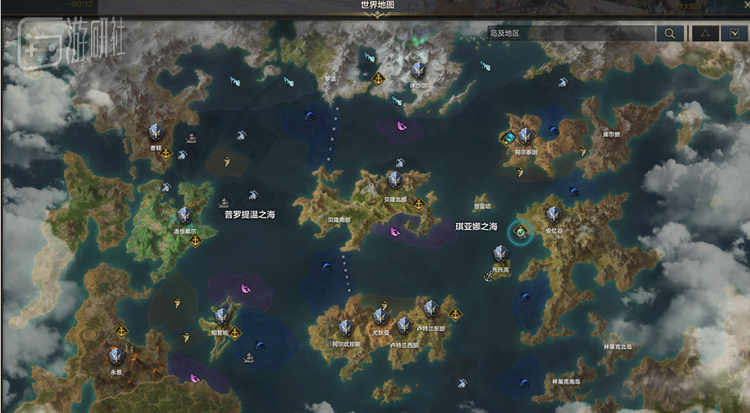The width and height of the screenshot is (750, 413).
Task: Click the glowing green ship location marker
Action: pyautogui.click(x=520, y=232)
